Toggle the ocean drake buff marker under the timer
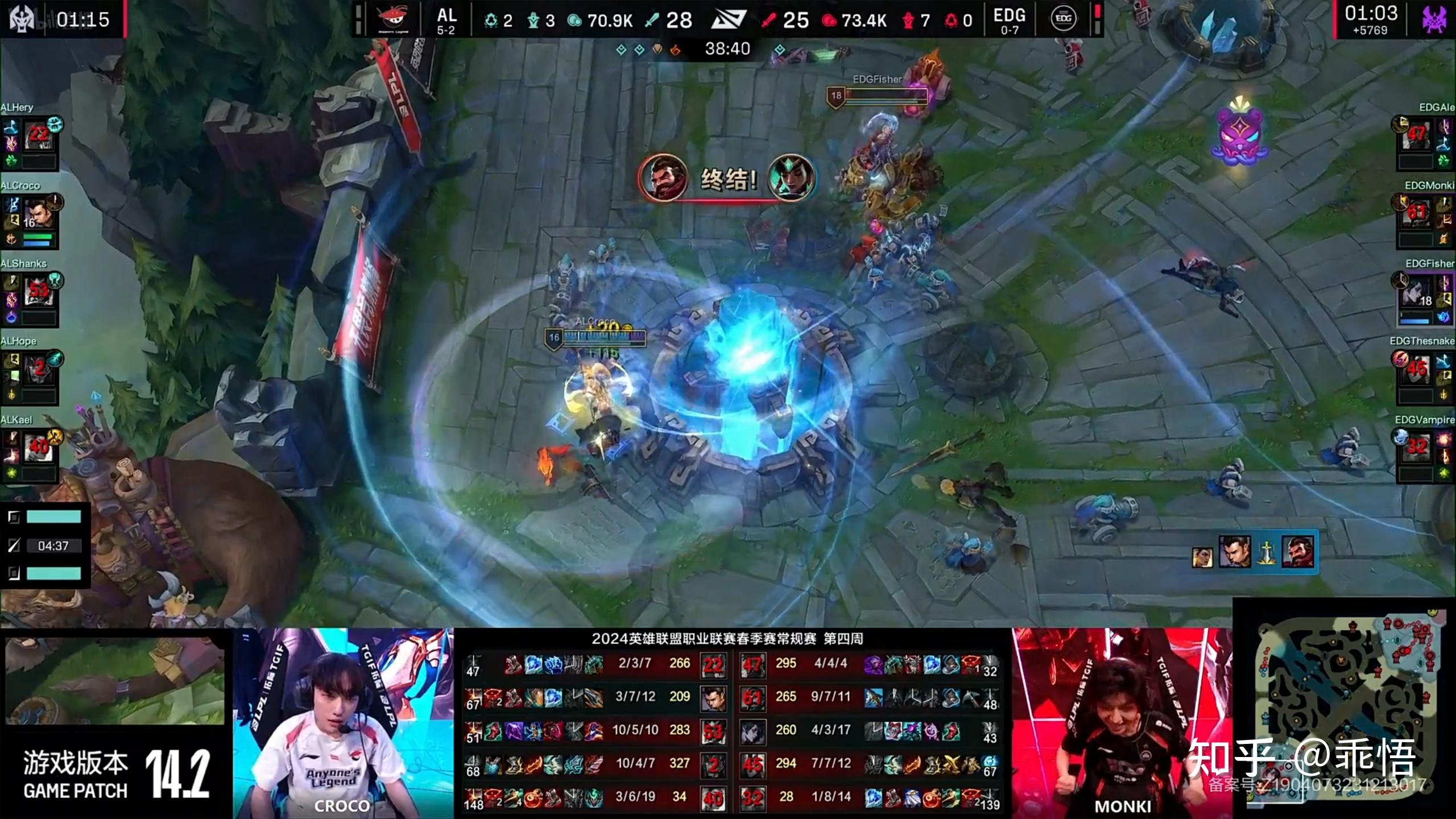The height and width of the screenshot is (819, 1456). 620,49
